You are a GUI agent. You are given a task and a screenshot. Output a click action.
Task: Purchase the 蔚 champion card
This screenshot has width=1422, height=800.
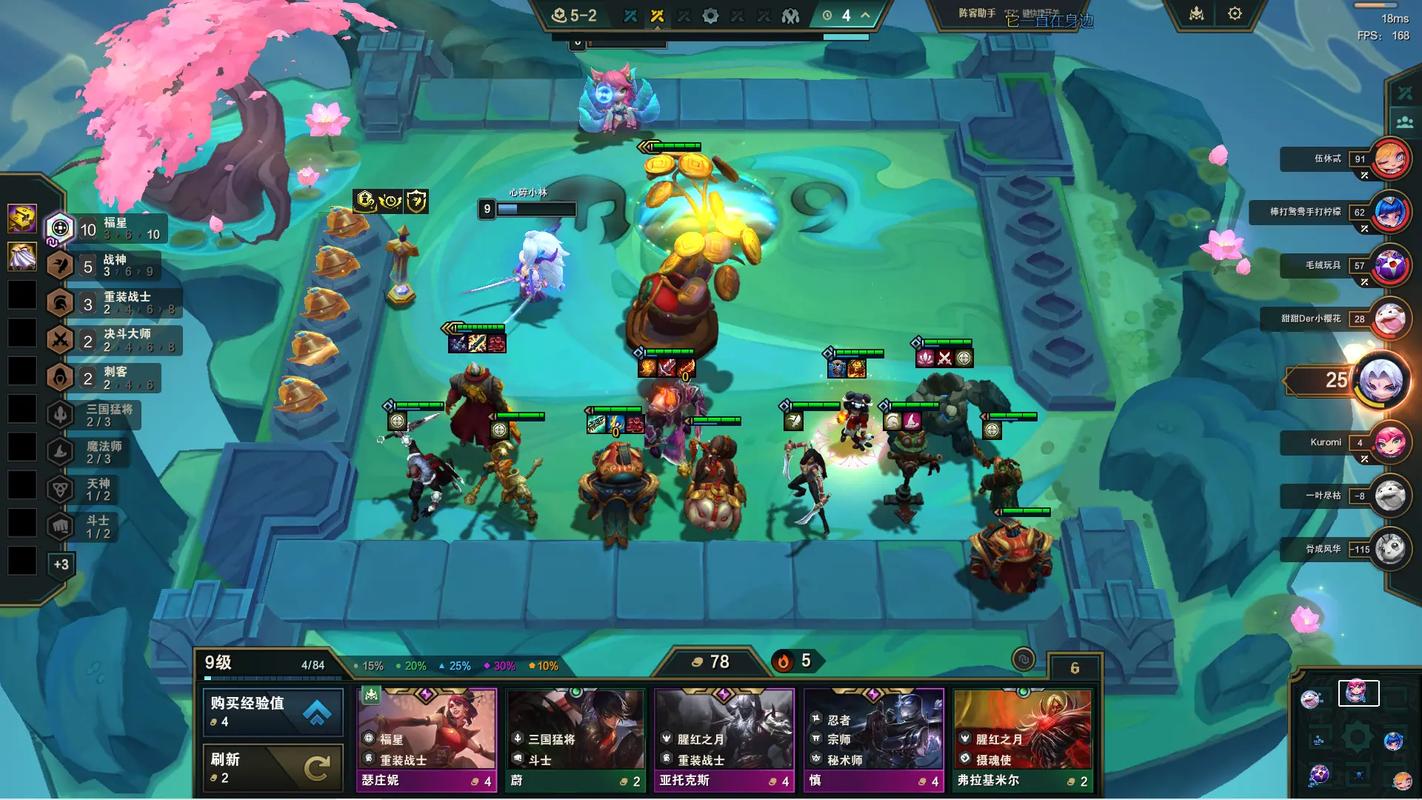[x=576, y=740]
